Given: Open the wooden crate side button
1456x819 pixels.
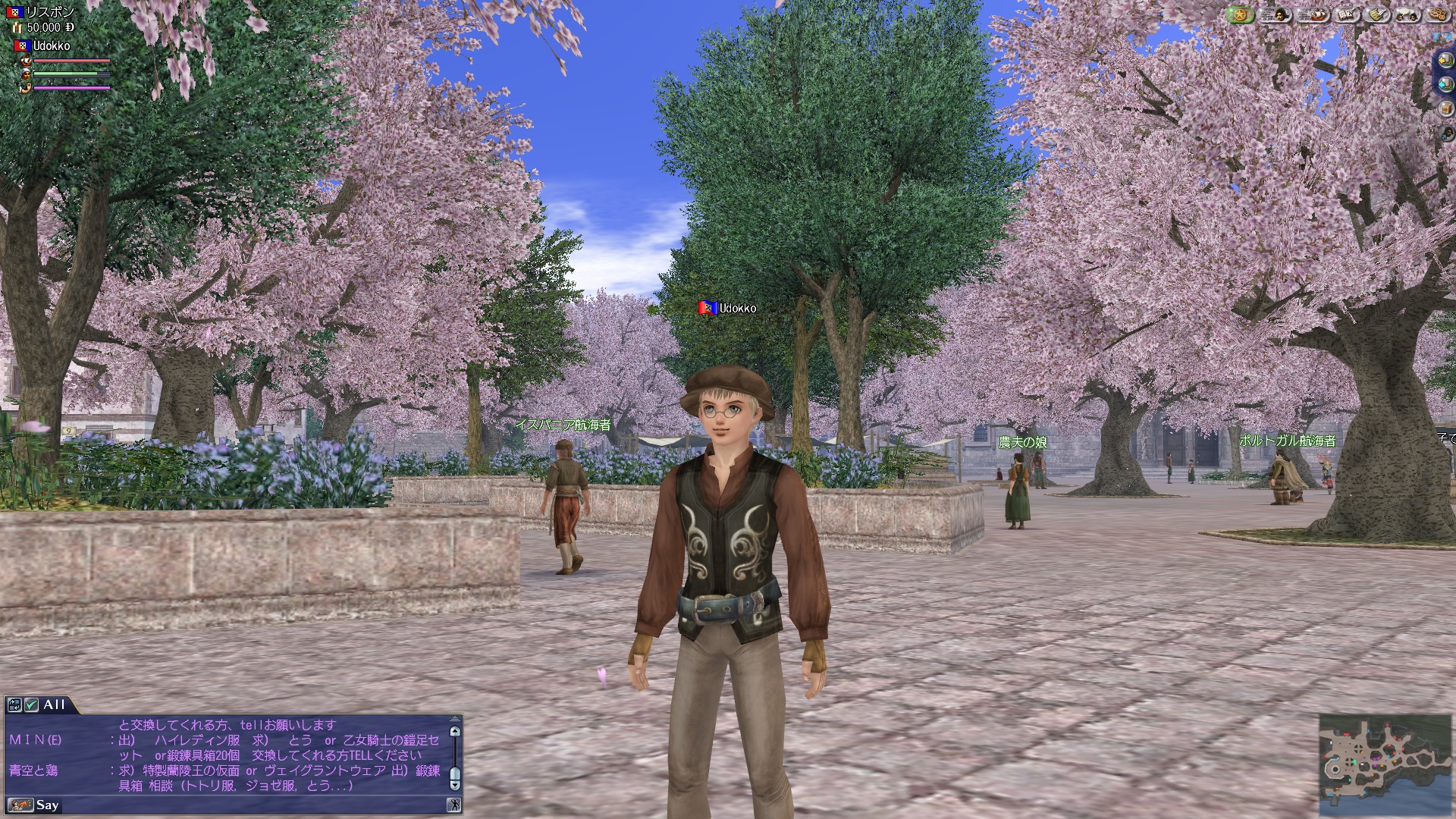Looking at the screenshot, I should click(x=1446, y=108).
